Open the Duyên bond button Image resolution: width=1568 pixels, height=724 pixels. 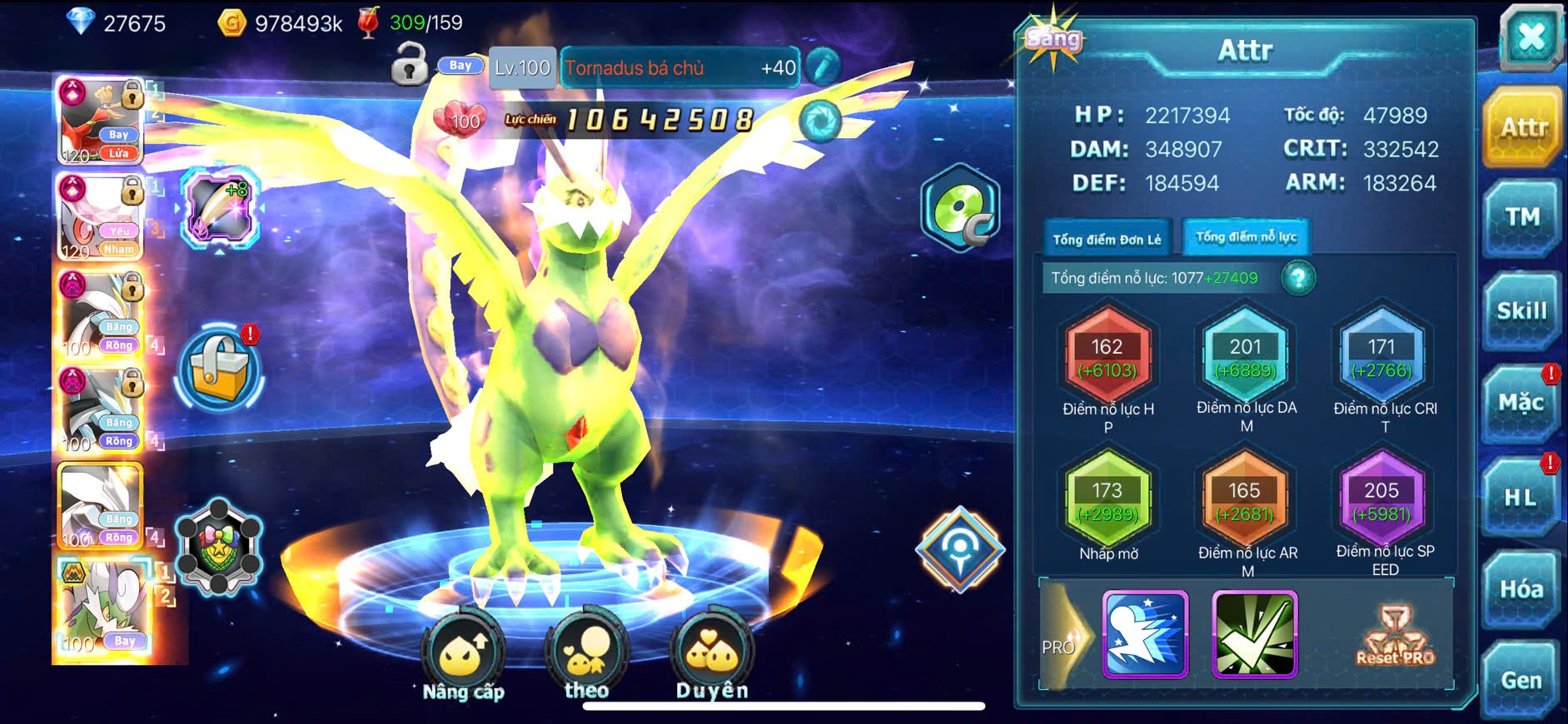pos(712,656)
